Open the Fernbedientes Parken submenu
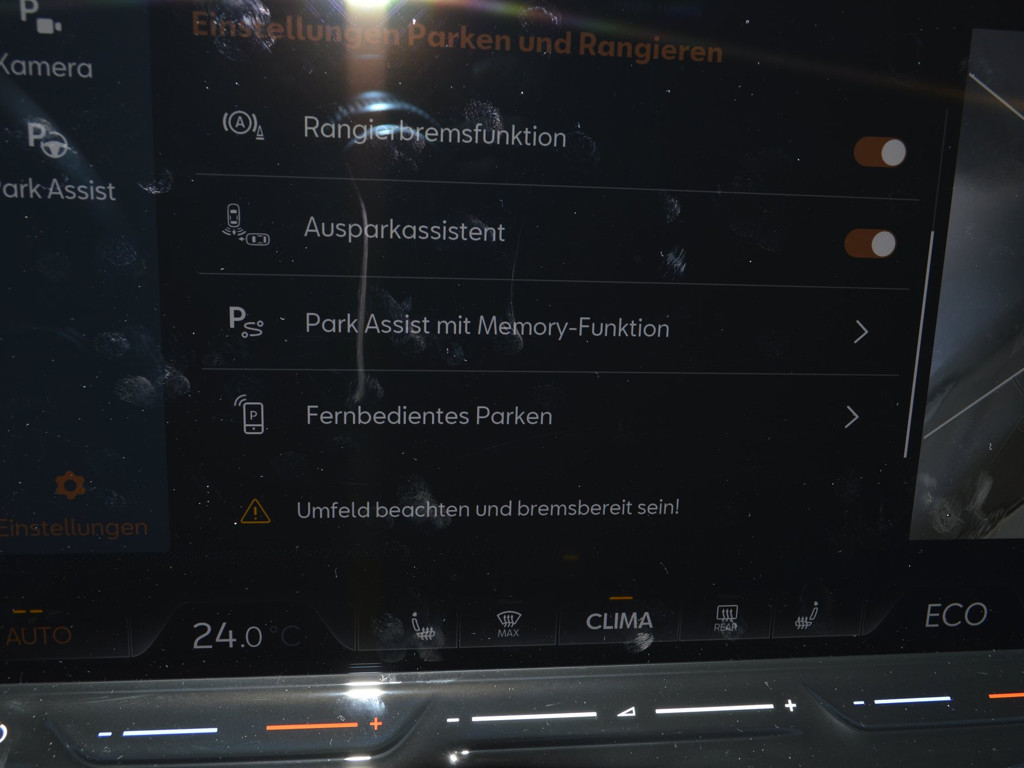Image resolution: width=1024 pixels, height=768 pixels. 550,416
